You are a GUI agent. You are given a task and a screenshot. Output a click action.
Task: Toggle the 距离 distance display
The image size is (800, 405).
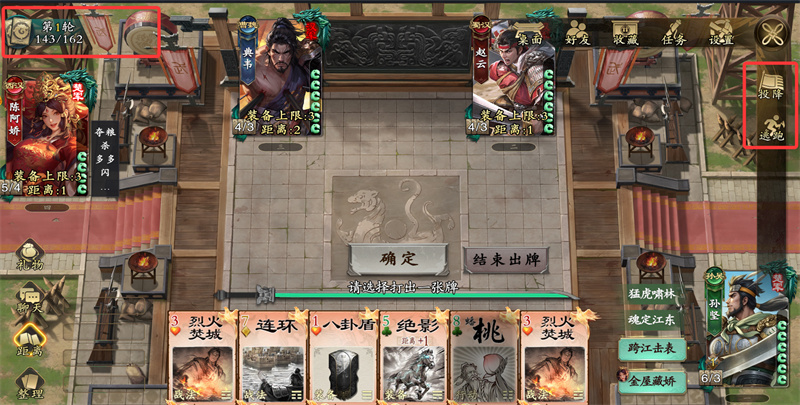click(x=29, y=342)
